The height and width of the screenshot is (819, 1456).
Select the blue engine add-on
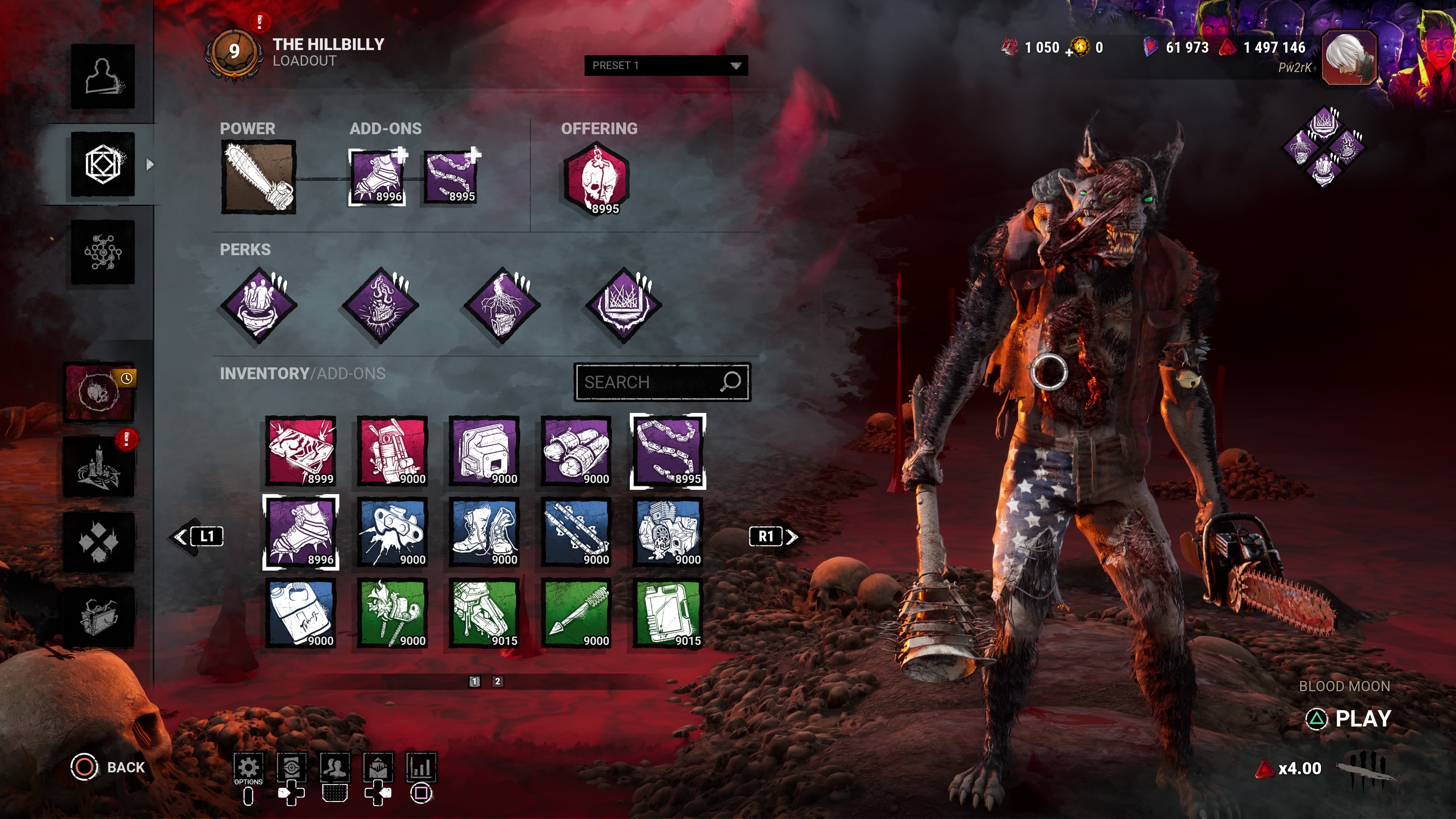pyautogui.click(x=668, y=532)
